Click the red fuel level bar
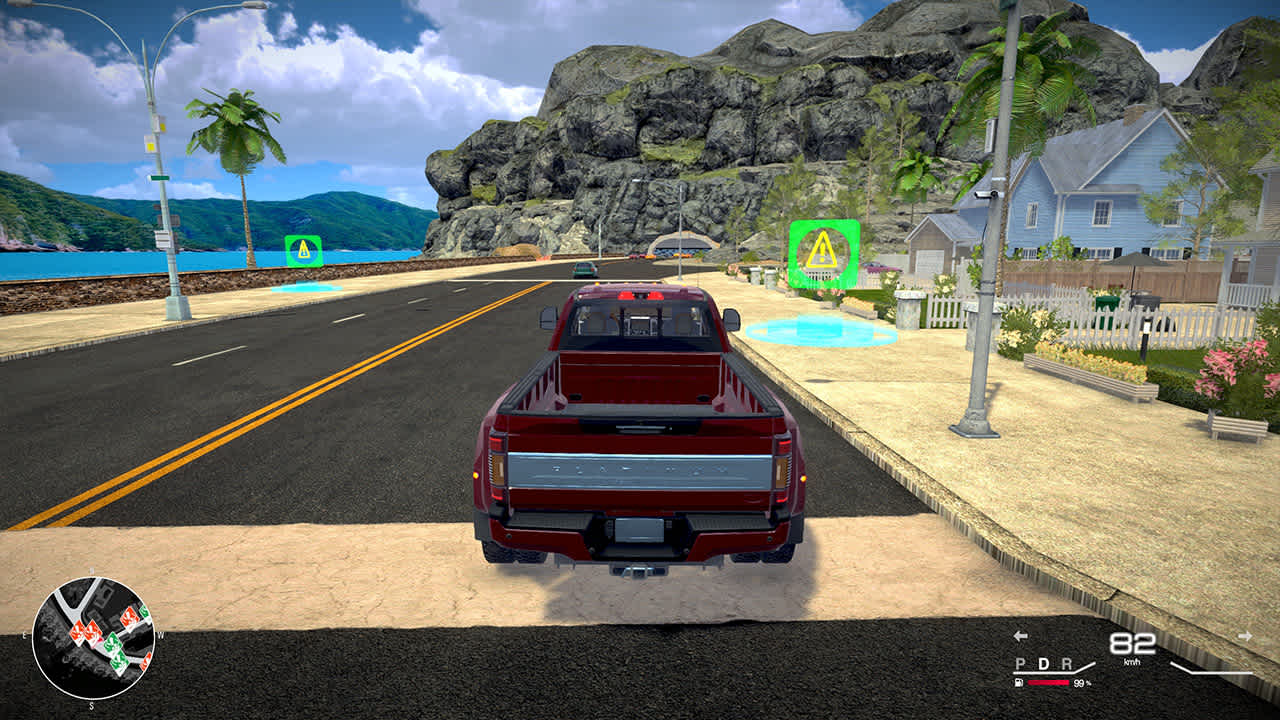This screenshot has width=1280, height=720. pyautogui.click(x=1047, y=682)
